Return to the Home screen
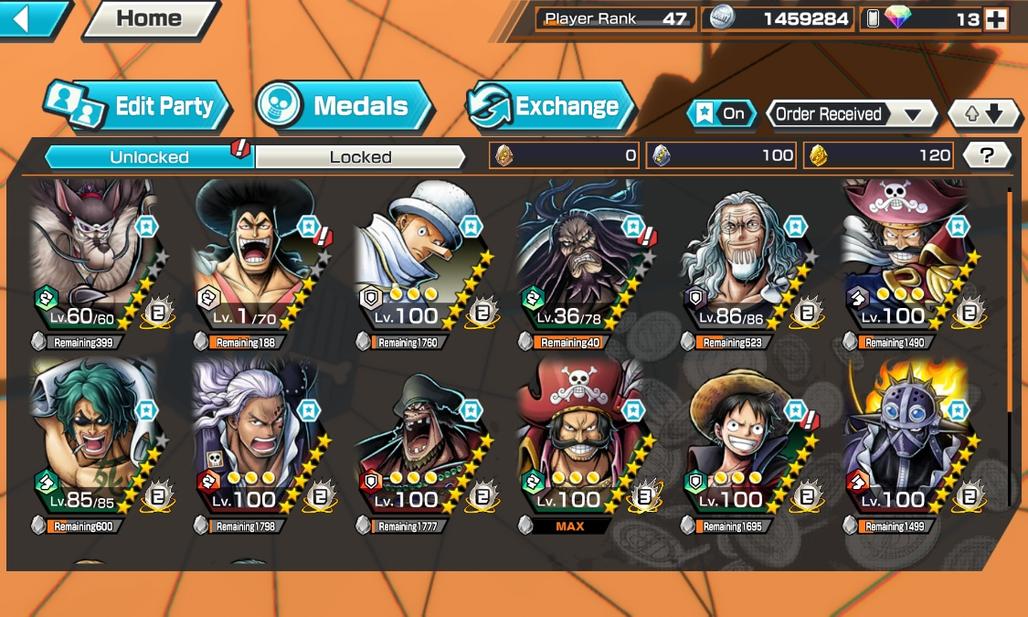 pyautogui.click(x=150, y=19)
